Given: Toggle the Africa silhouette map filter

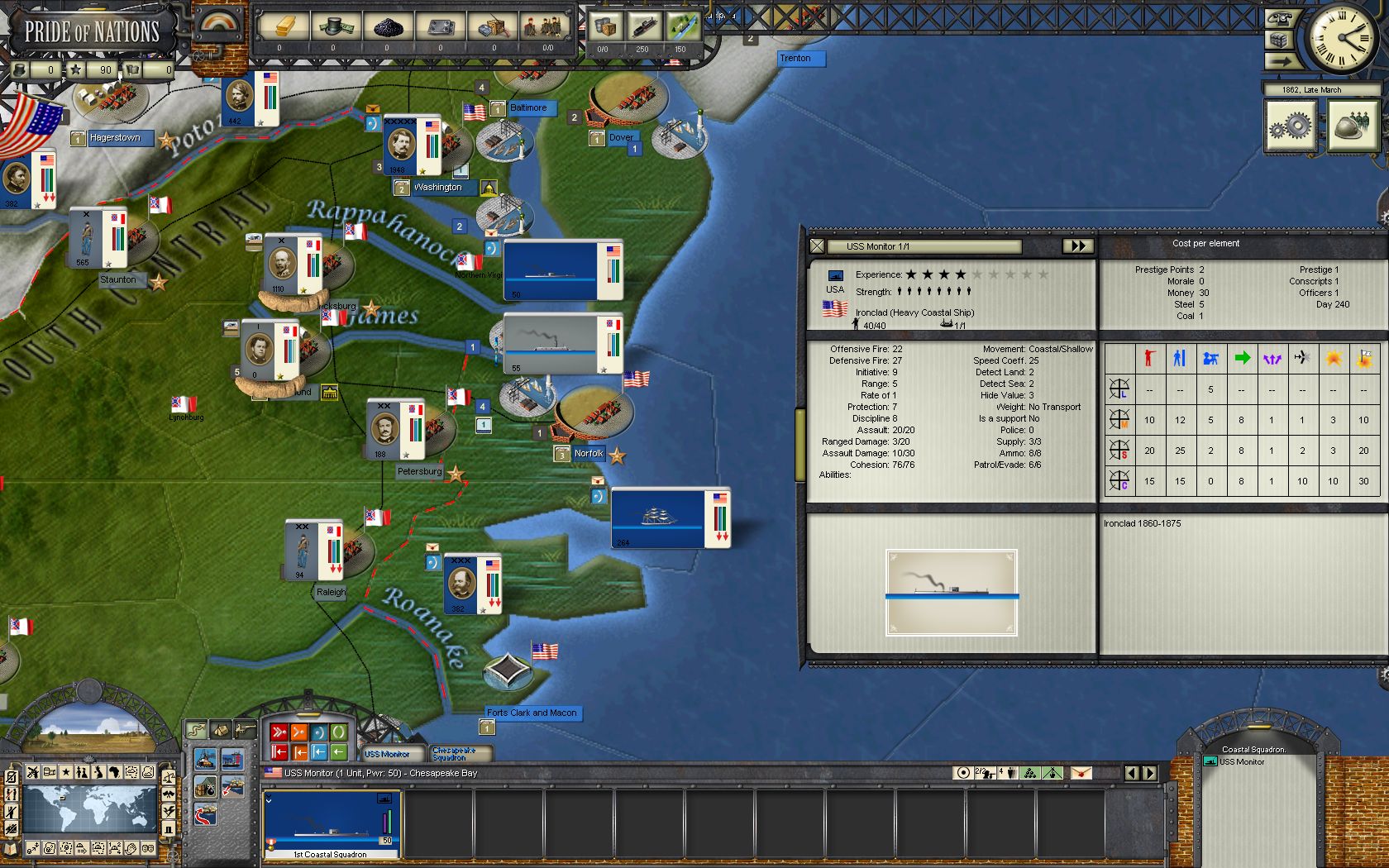Looking at the screenshot, I should pyautogui.click(x=114, y=772).
